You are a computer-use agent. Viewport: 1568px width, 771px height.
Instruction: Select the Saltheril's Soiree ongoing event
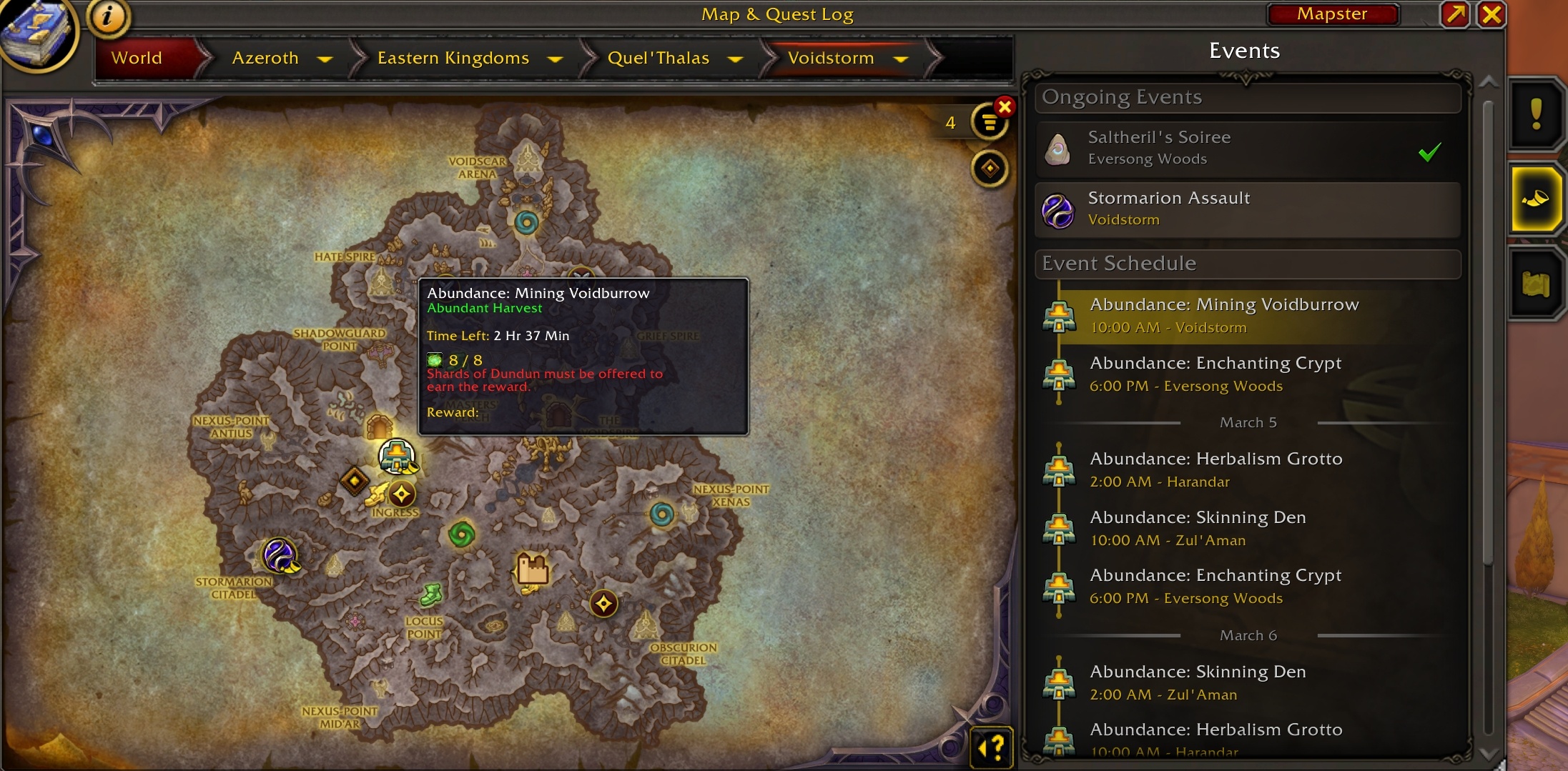click(x=1247, y=149)
